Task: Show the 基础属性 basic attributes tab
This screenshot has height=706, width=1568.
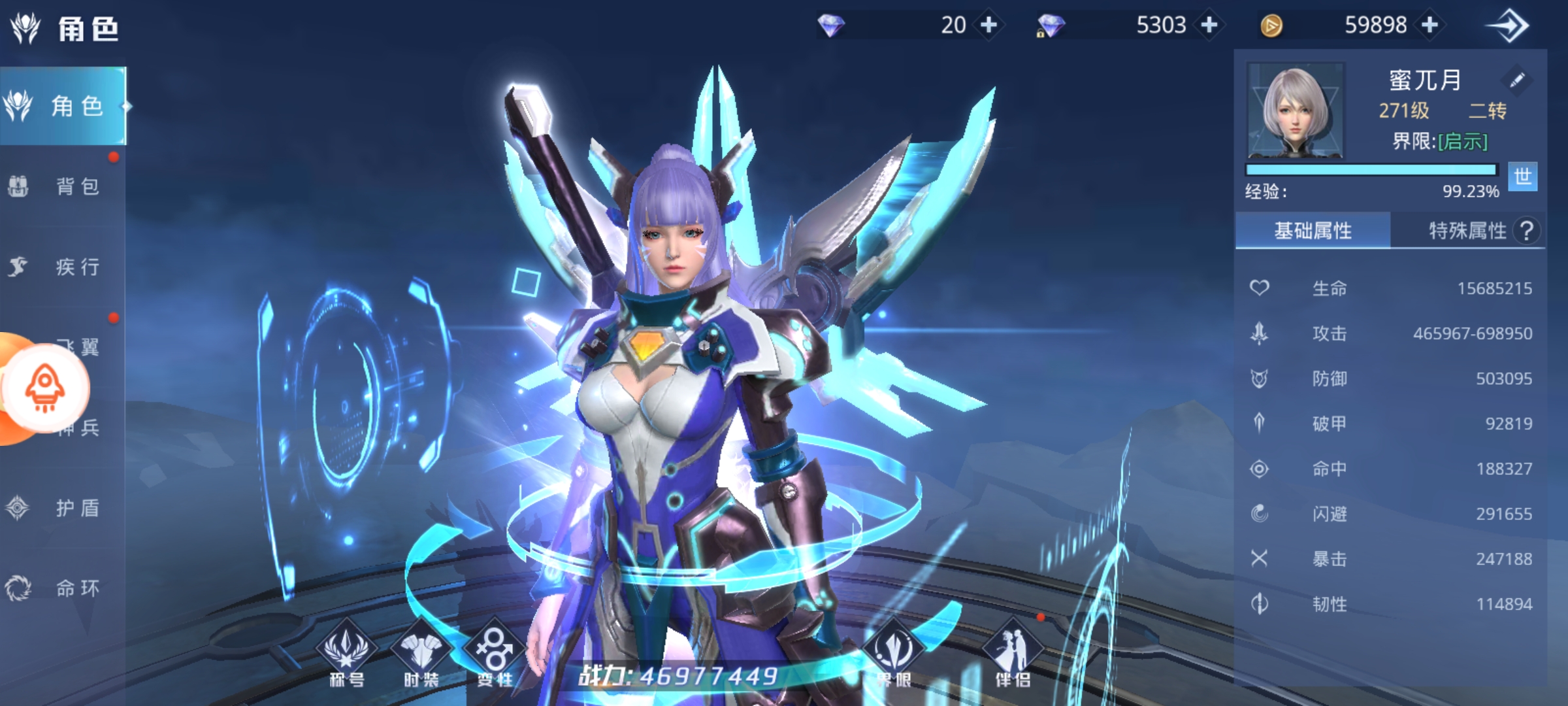Action: coord(1313,231)
